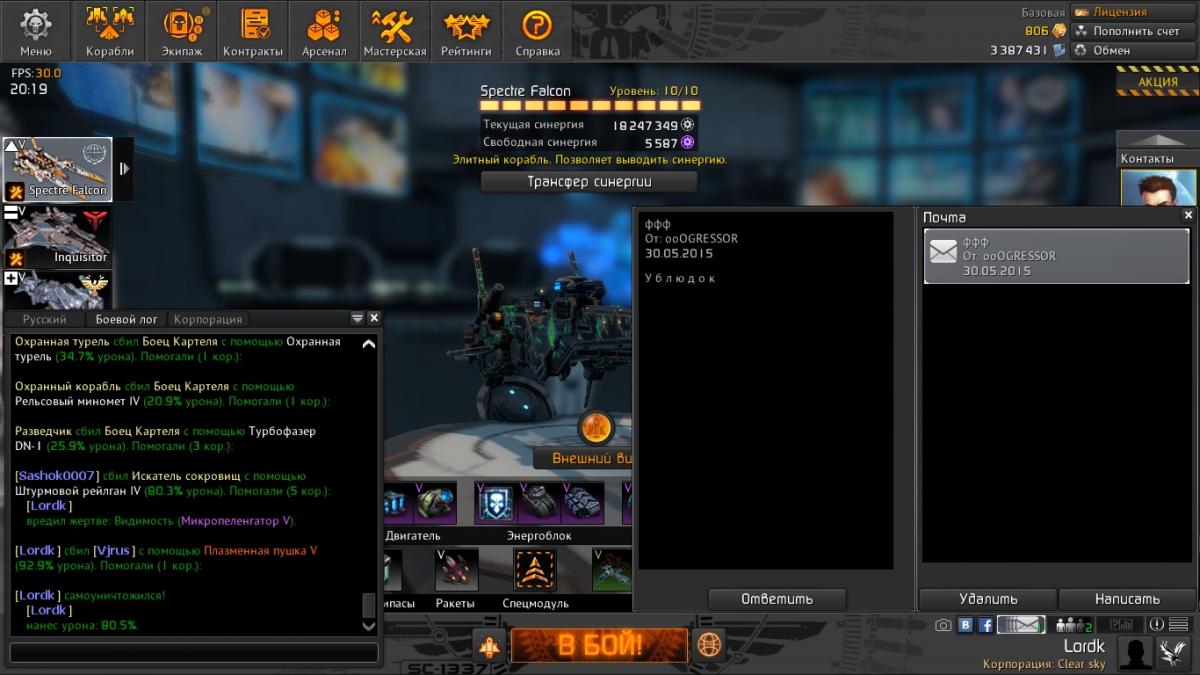This screenshot has height=675, width=1200.
Task: Switch to the Корпорация chat tab
Action: click(x=208, y=319)
